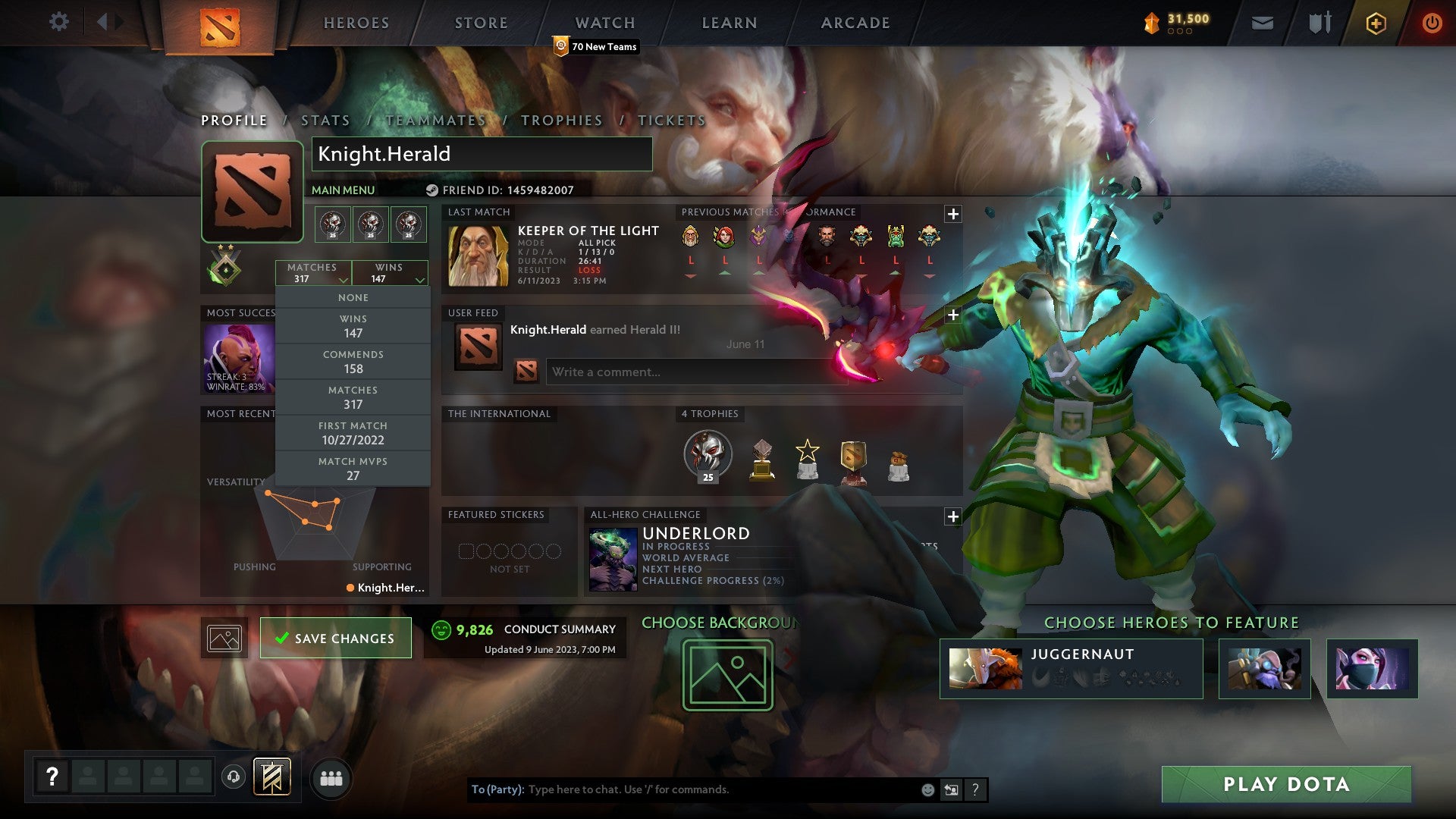Click the SAVE CHANGES button

point(335,638)
